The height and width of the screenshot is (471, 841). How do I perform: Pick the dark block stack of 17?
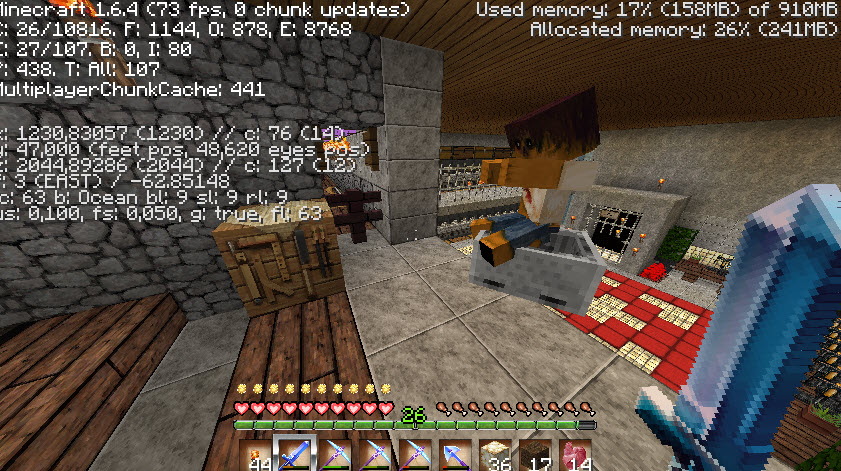(534, 455)
